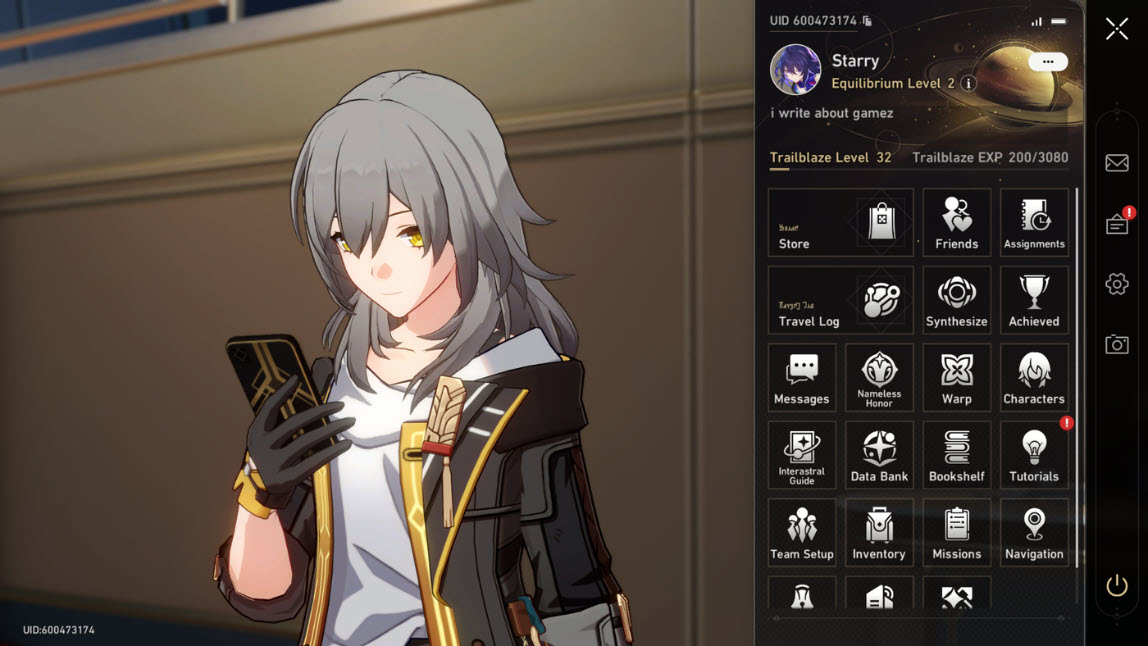Open the Inventory

coord(879,533)
